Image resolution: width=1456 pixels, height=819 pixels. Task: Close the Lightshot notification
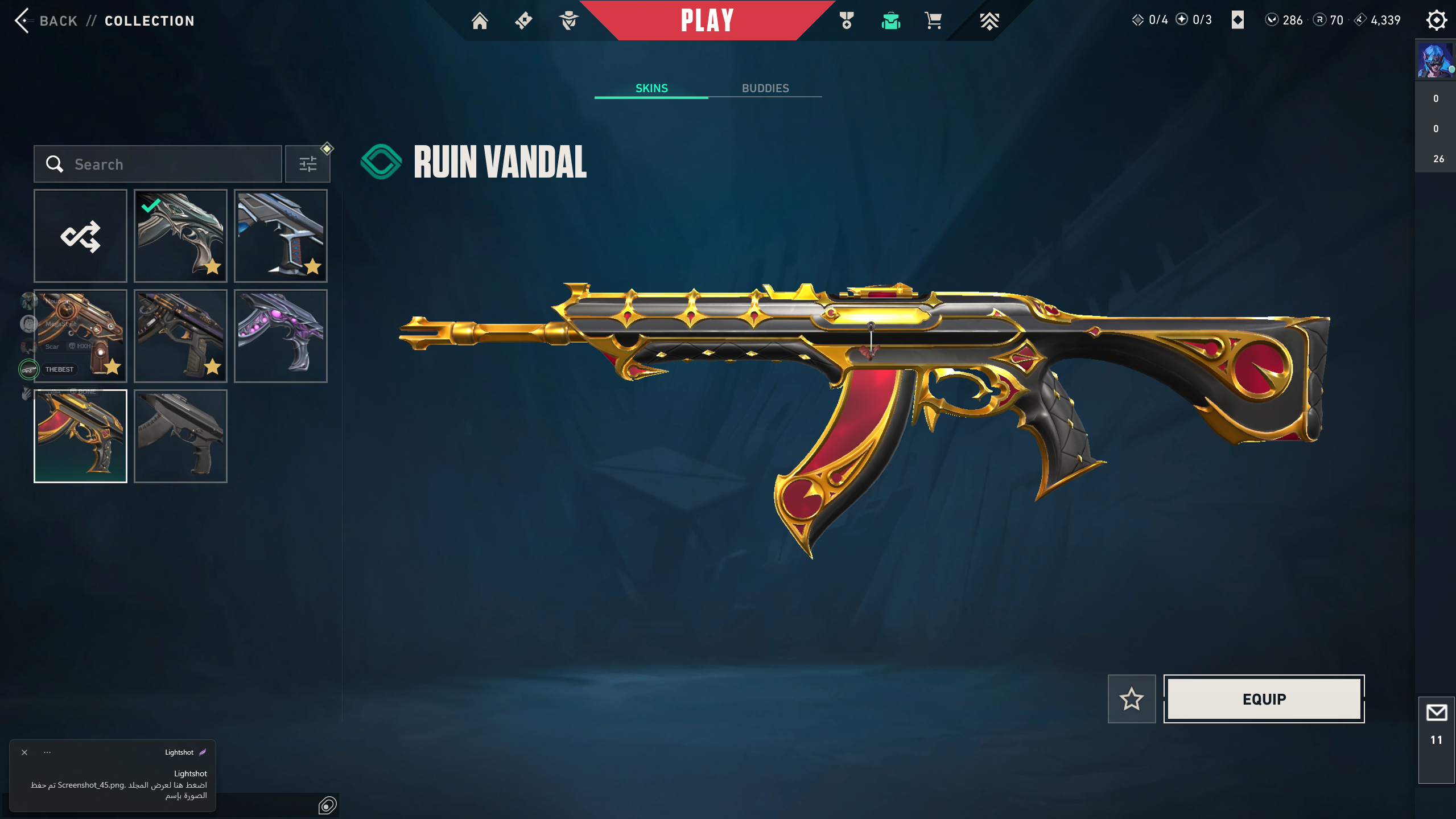[x=24, y=752]
